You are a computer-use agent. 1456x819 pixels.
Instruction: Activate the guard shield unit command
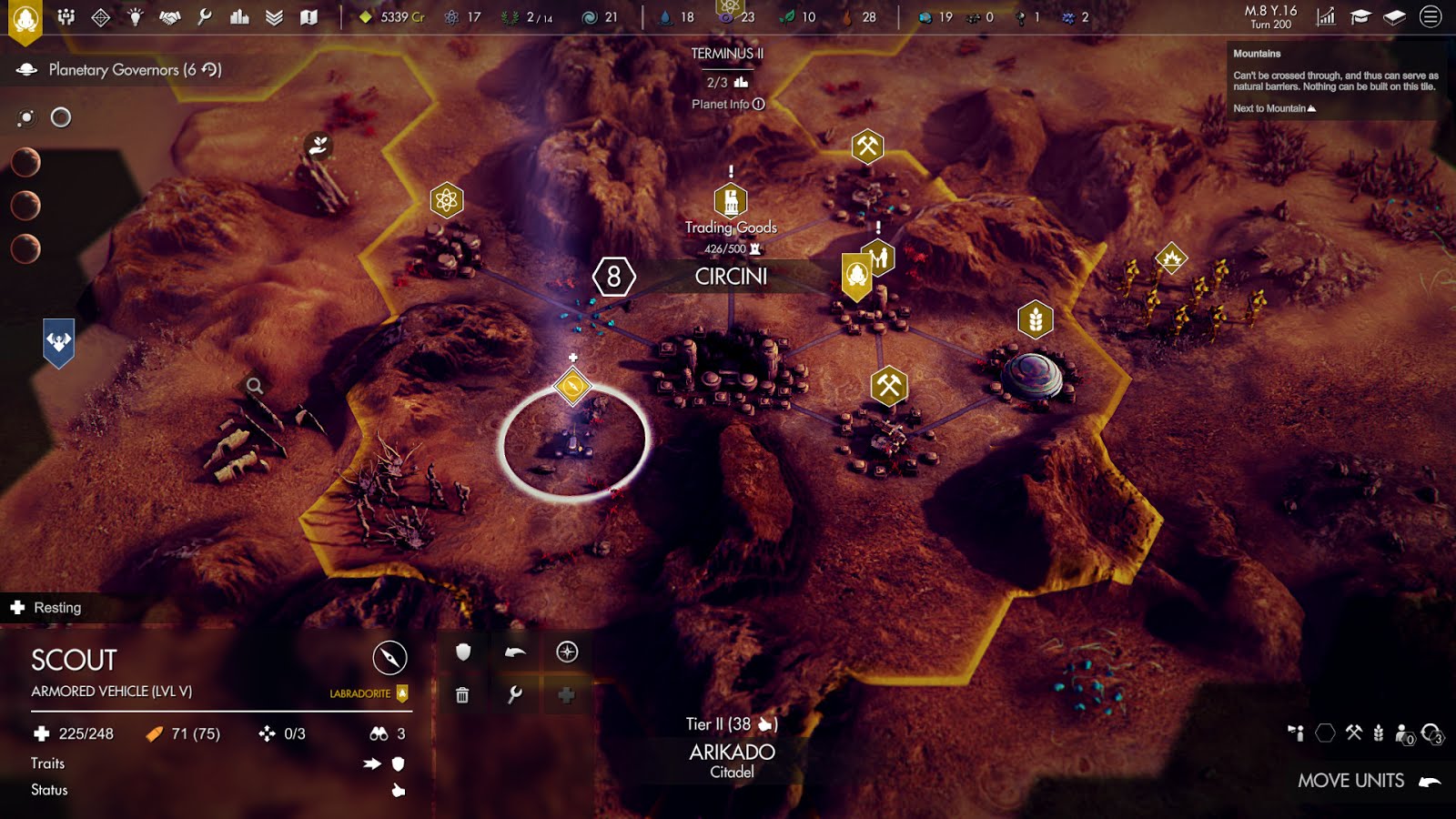point(463,652)
